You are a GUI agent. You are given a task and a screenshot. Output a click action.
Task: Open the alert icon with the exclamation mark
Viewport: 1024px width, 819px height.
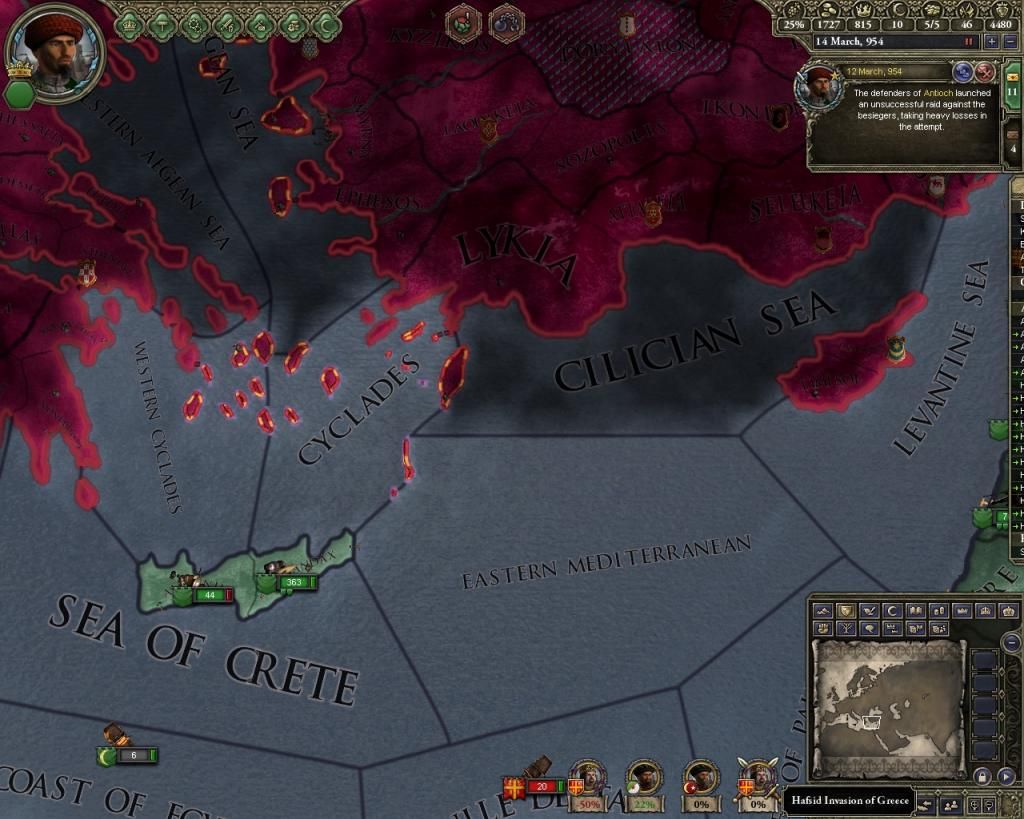(x=464, y=21)
